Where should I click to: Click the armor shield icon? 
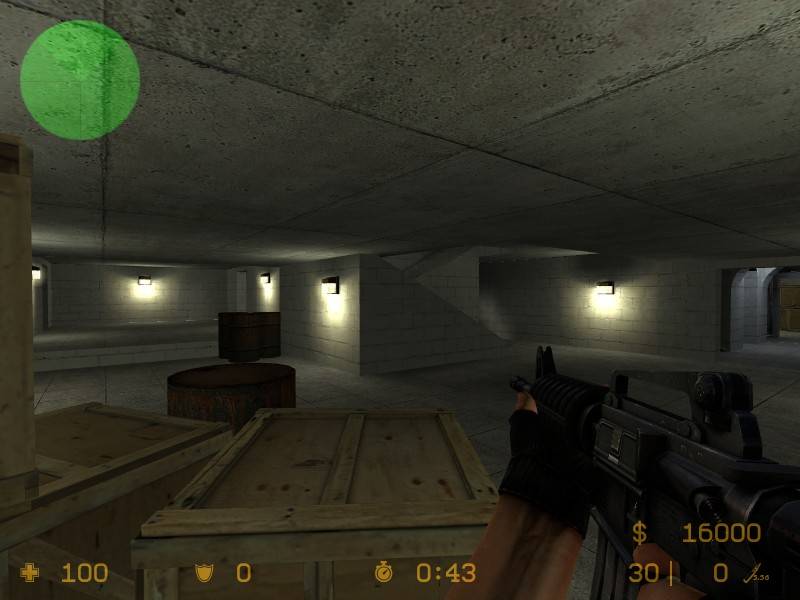pos(203,573)
